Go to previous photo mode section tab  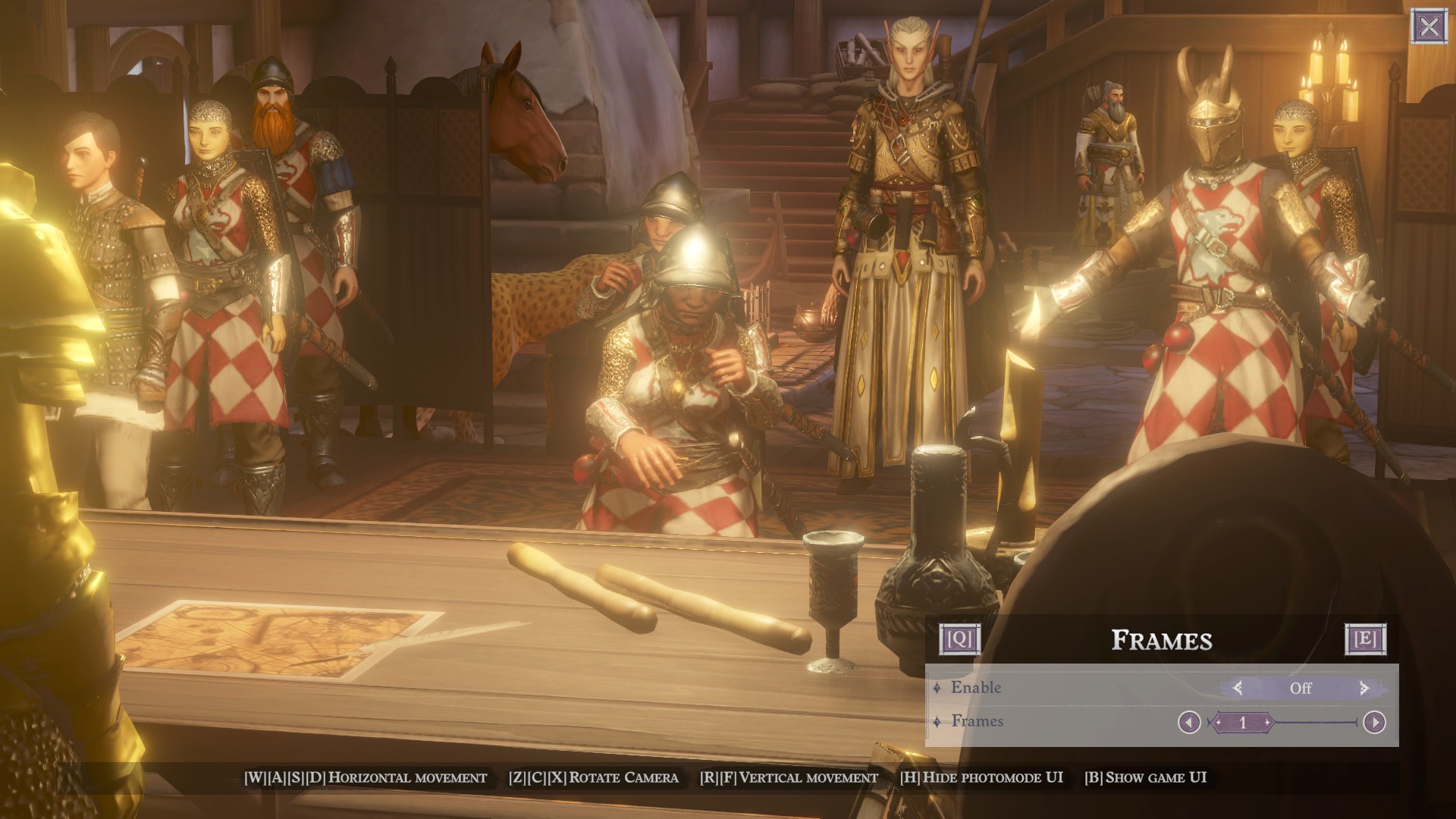pyautogui.click(x=959, y=639)
